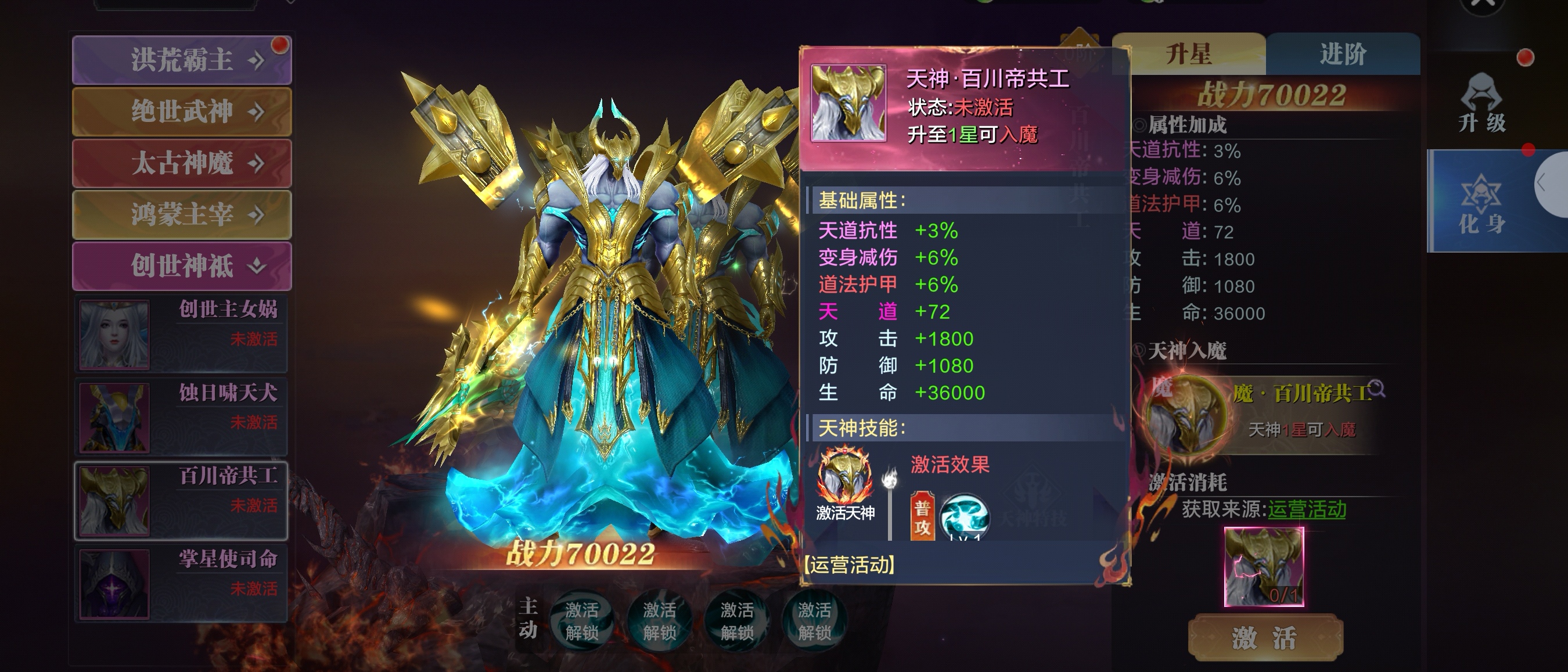Image resolution: width=1568 pixels, height=672 pixels.
Task: Click the activation cost item thumbnail
Action: (x=1264, y=567)
